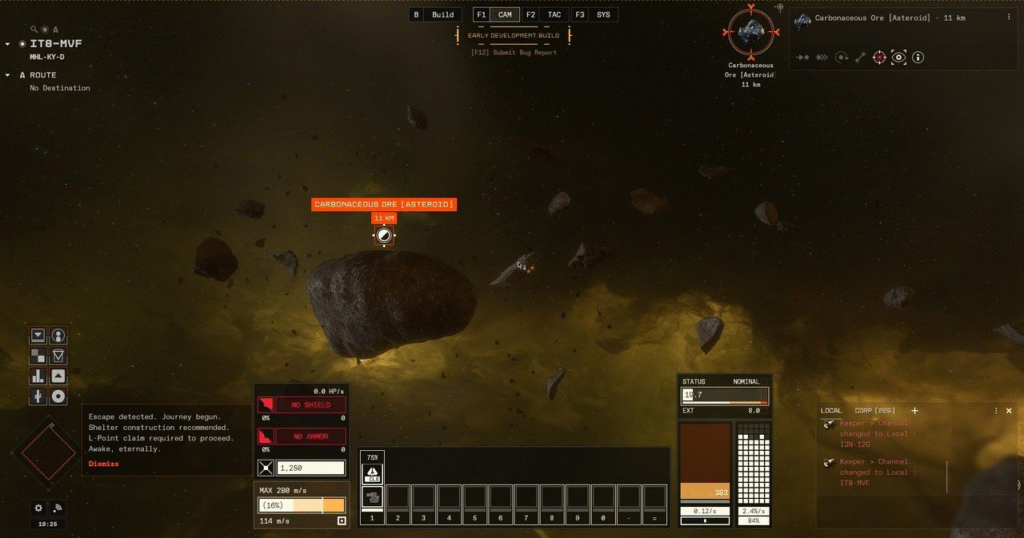Click the bar chart sidebar icon
The height and width of the screenshot is (538, 1024).
38,376
